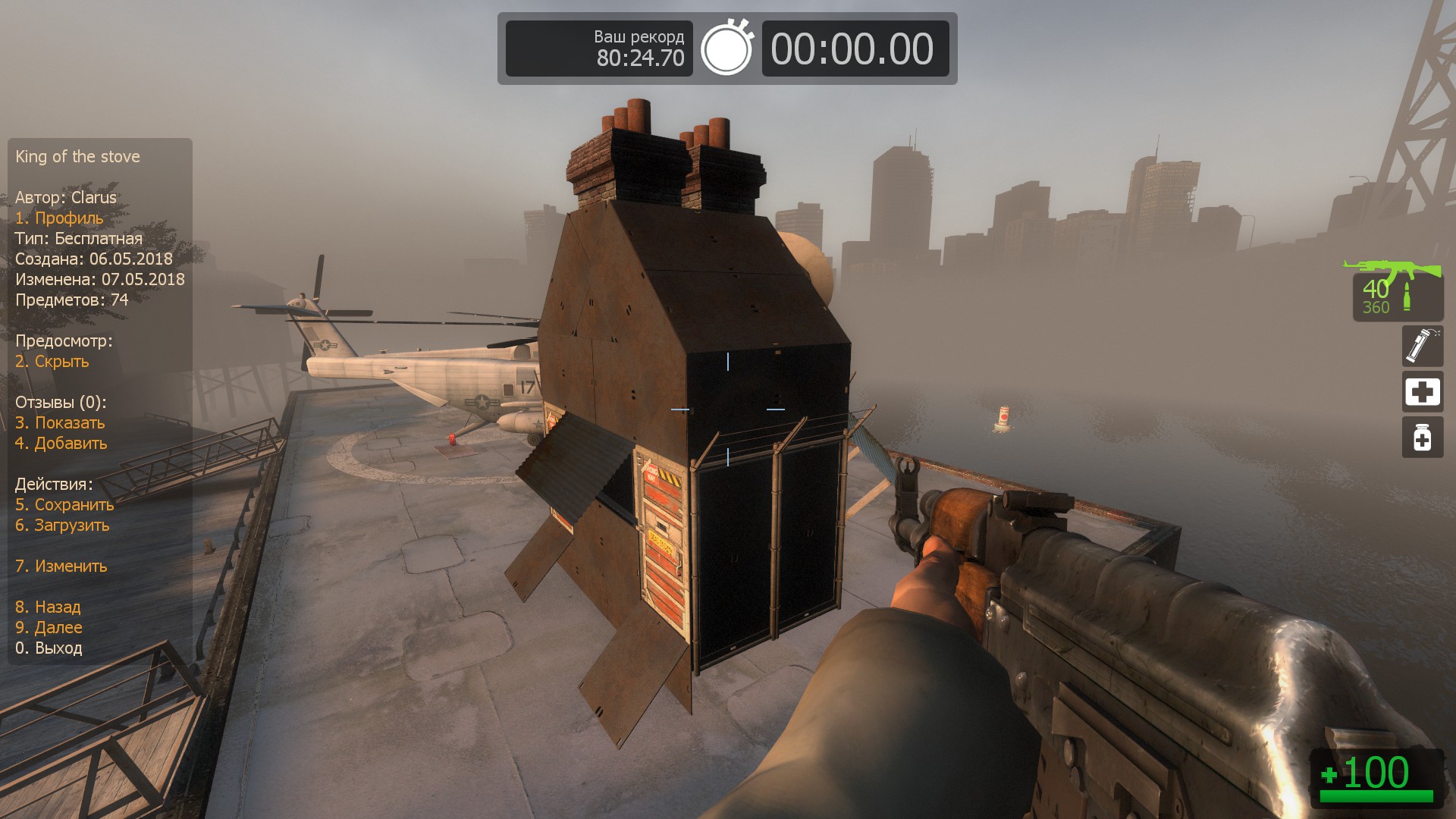This screenshot has width=1456, height=819.
Task: Select the first aid kit slot
Action: 1422,392
